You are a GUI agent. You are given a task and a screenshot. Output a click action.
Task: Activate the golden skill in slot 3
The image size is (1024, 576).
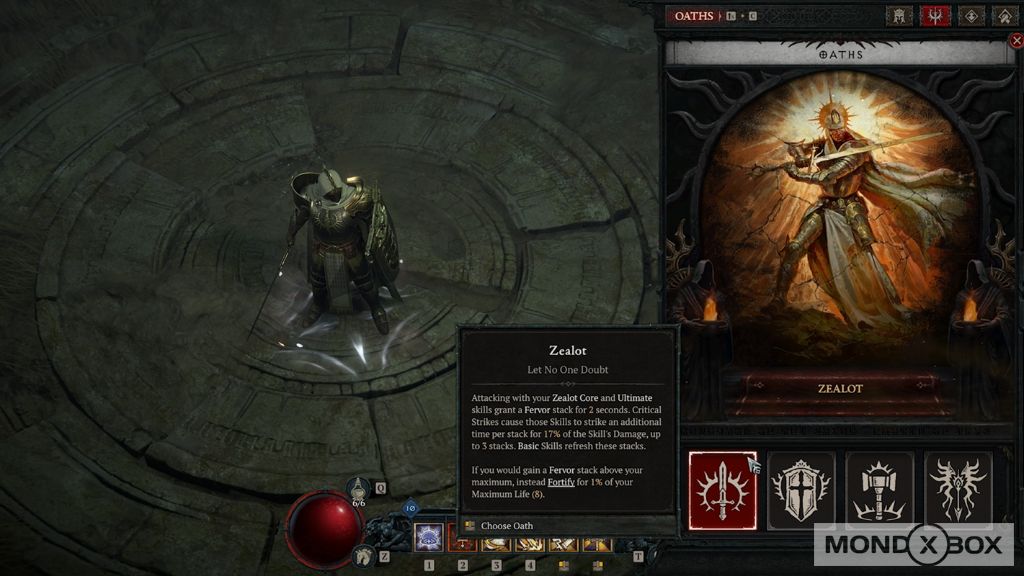coord(496,543)
